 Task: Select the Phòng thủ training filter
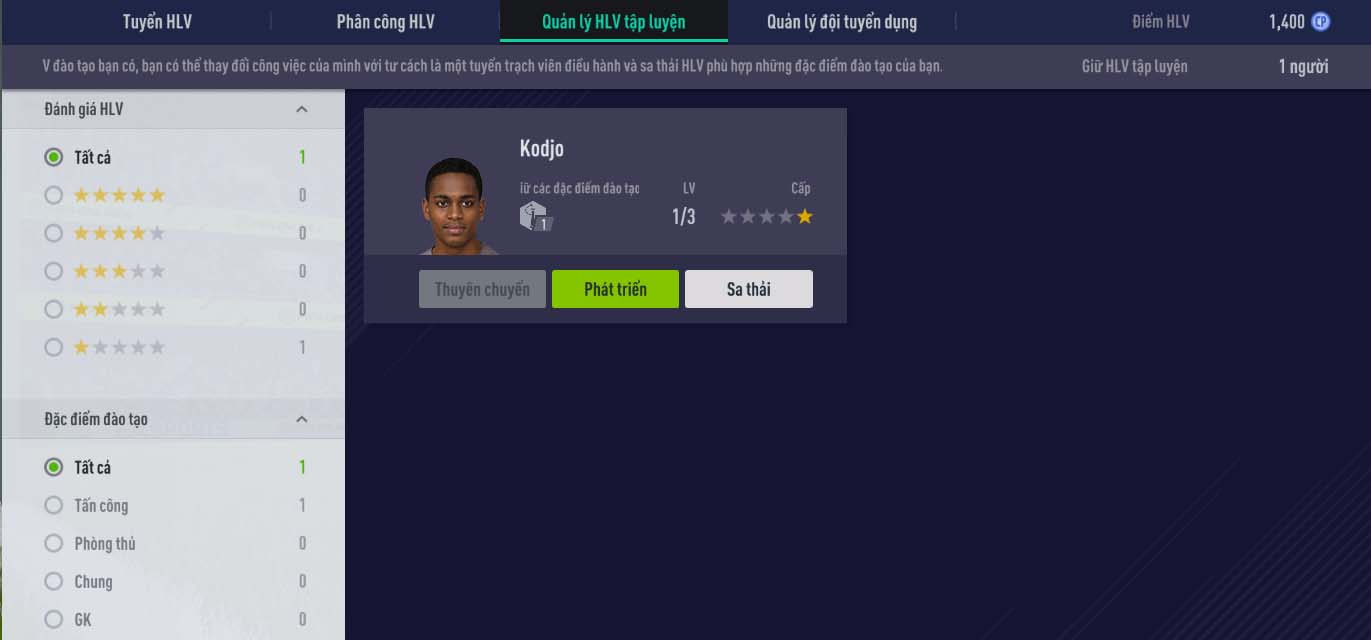pos(54,543)
